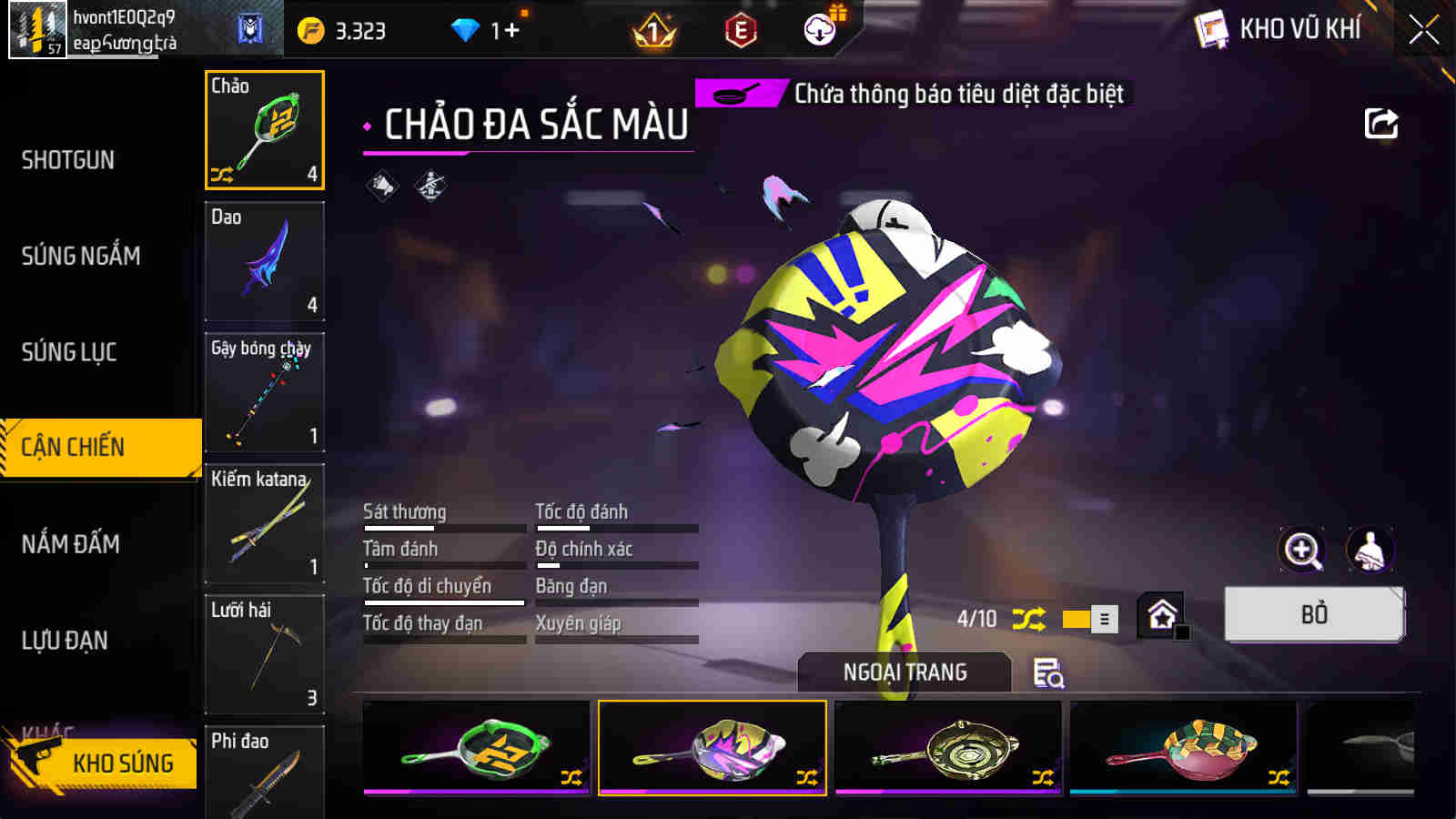The height and width of the screenshot is (819, 1456).
Task: Click the crown rank icon in top bar
Action: pos(653,29)
